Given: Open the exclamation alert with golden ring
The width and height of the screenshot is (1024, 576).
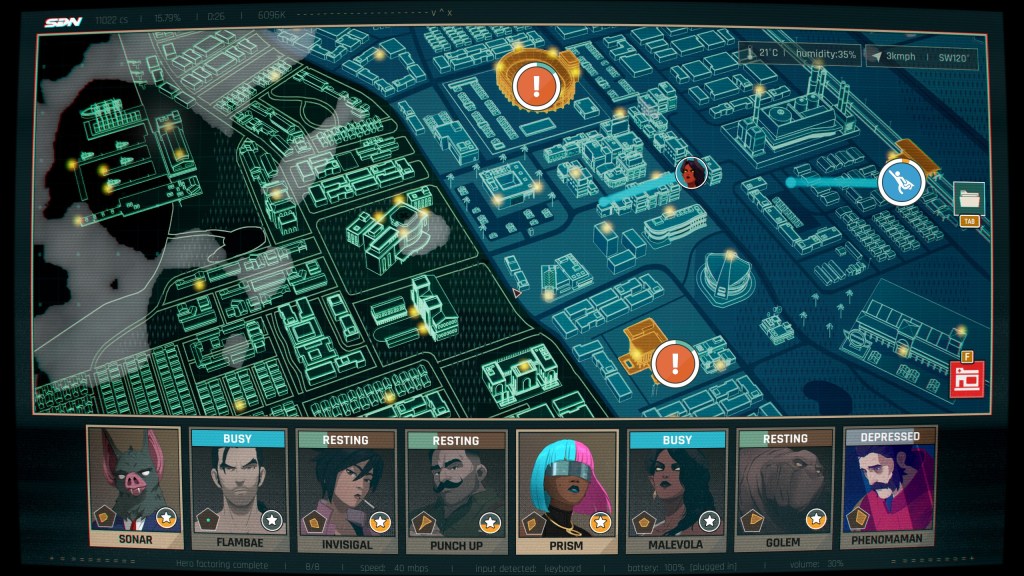Looking at the screenshot, I should pos(537,84).
